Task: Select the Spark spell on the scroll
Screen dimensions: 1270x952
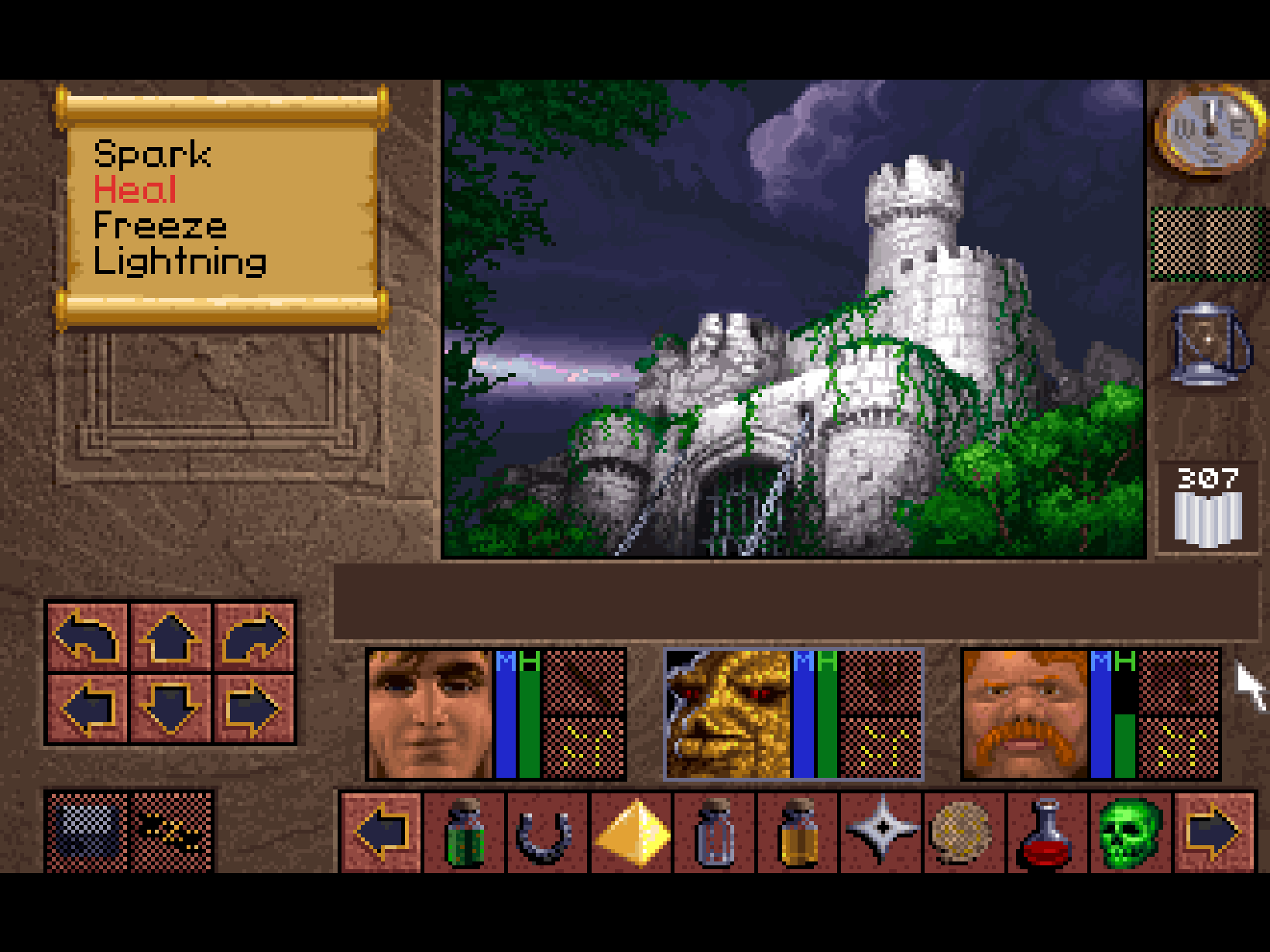Action: click(x=152, y=155)
